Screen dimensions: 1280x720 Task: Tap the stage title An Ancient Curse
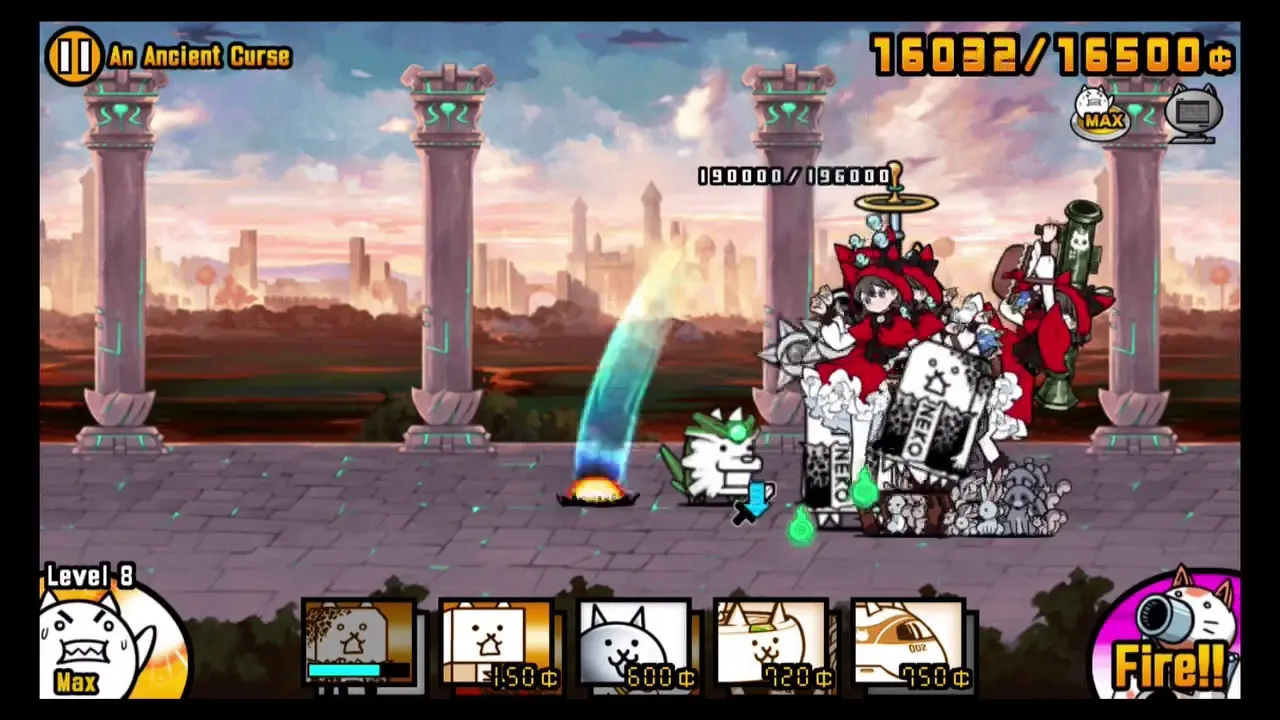pyautogui.click(x=196, y=57)
